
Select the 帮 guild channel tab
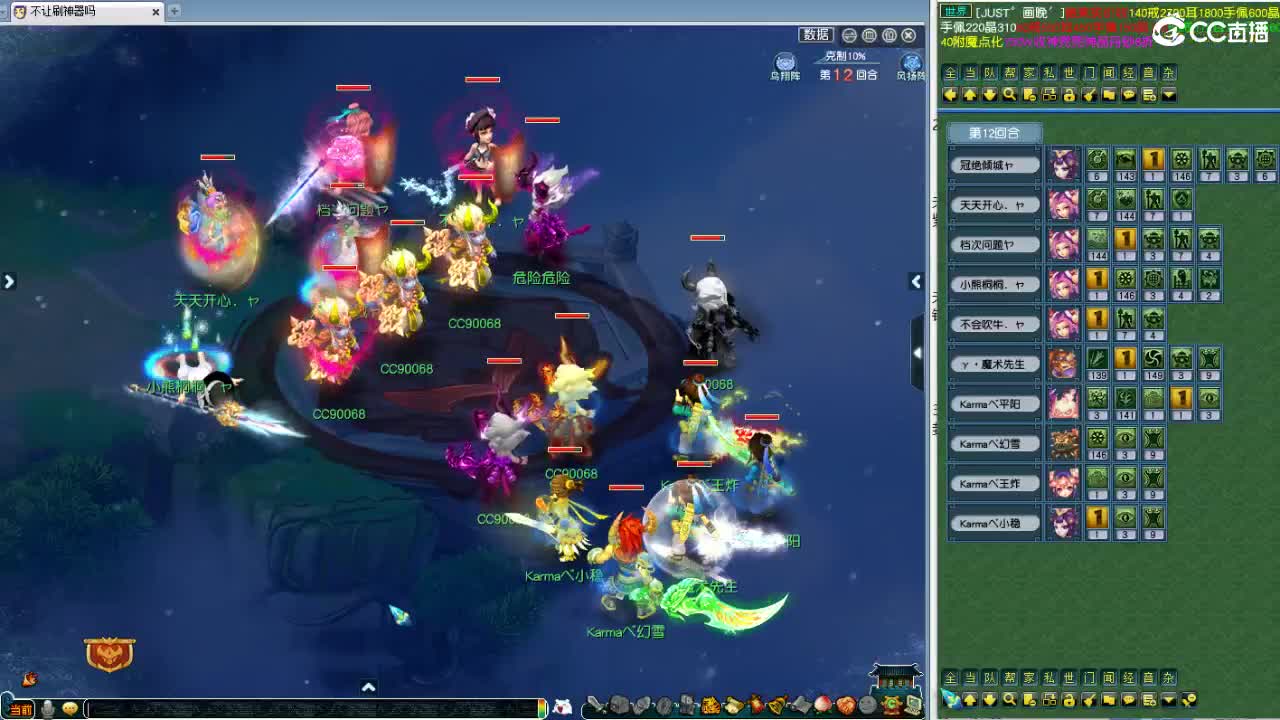(x=1010, y=73)
